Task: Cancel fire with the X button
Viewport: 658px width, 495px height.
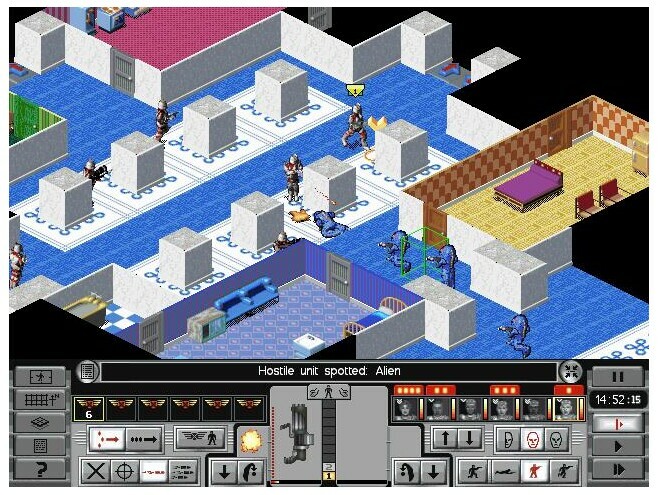Action: 96,470
